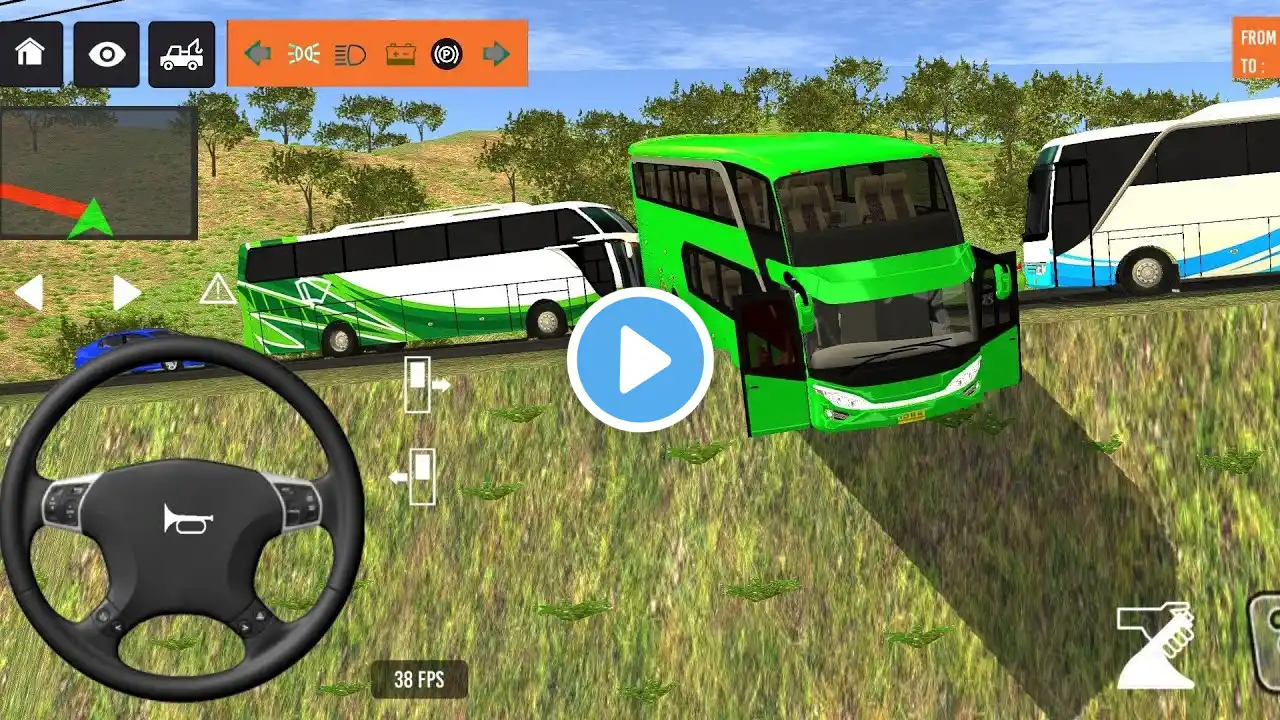Viewport: 1280px width, 720px height.
Task: Tap the car wash spray icon
Action: coord(1156,645)
